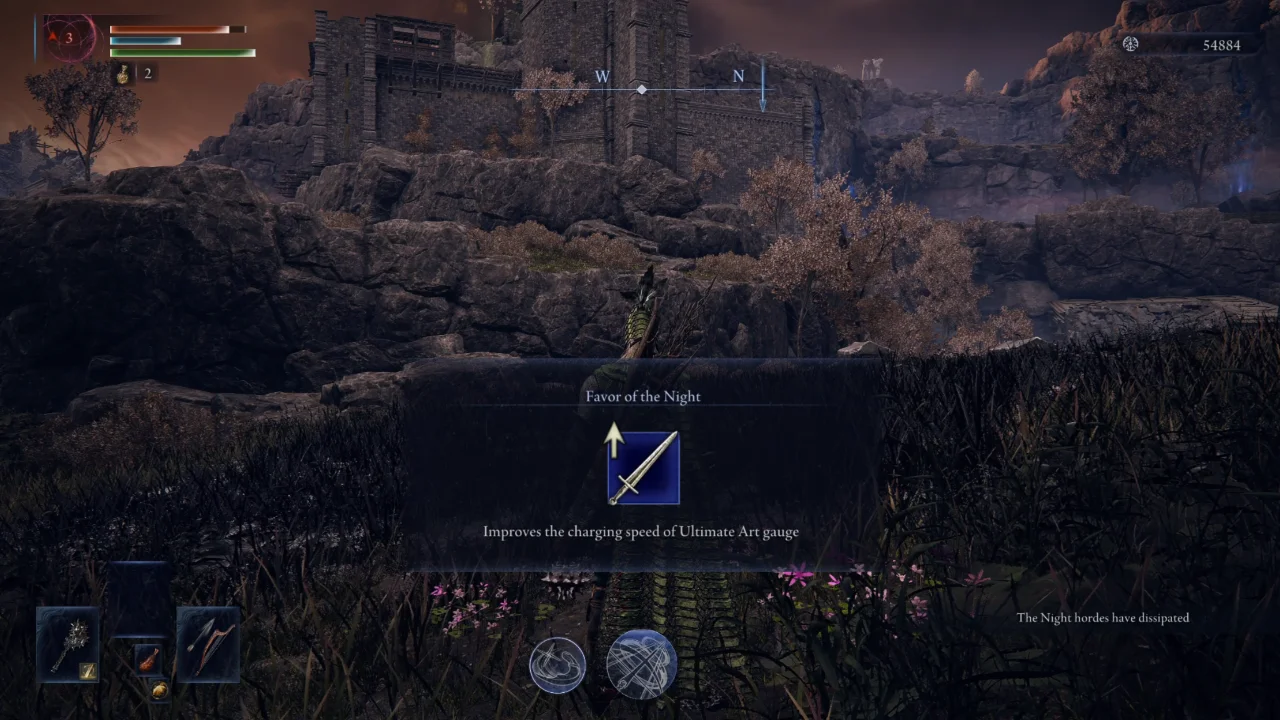Screen dimensions: 1280x720
Task: Click the Favor of the Night sword icon
Action: (x=643, y=467)
